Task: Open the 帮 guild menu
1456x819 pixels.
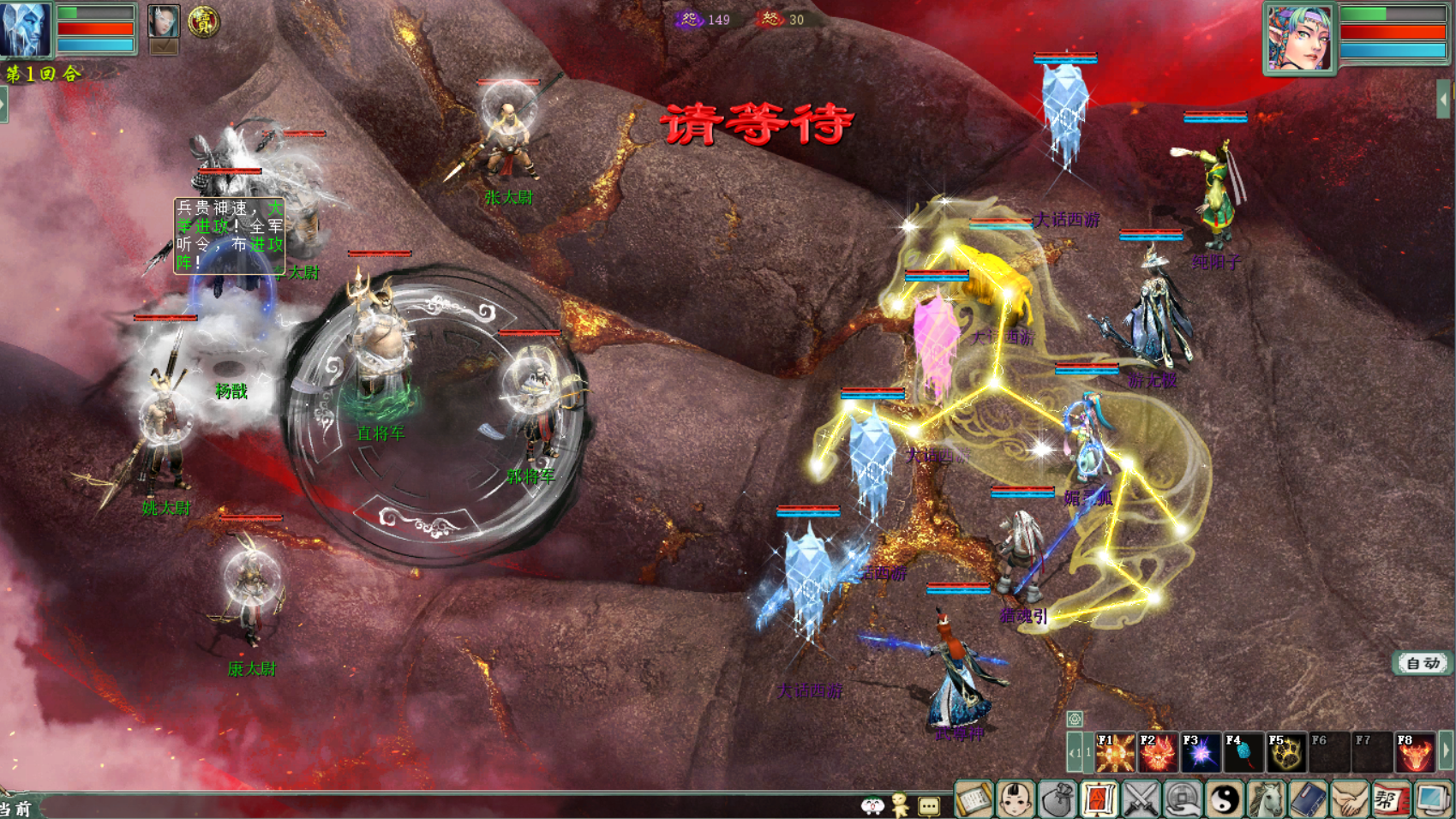Action: 1390,800
